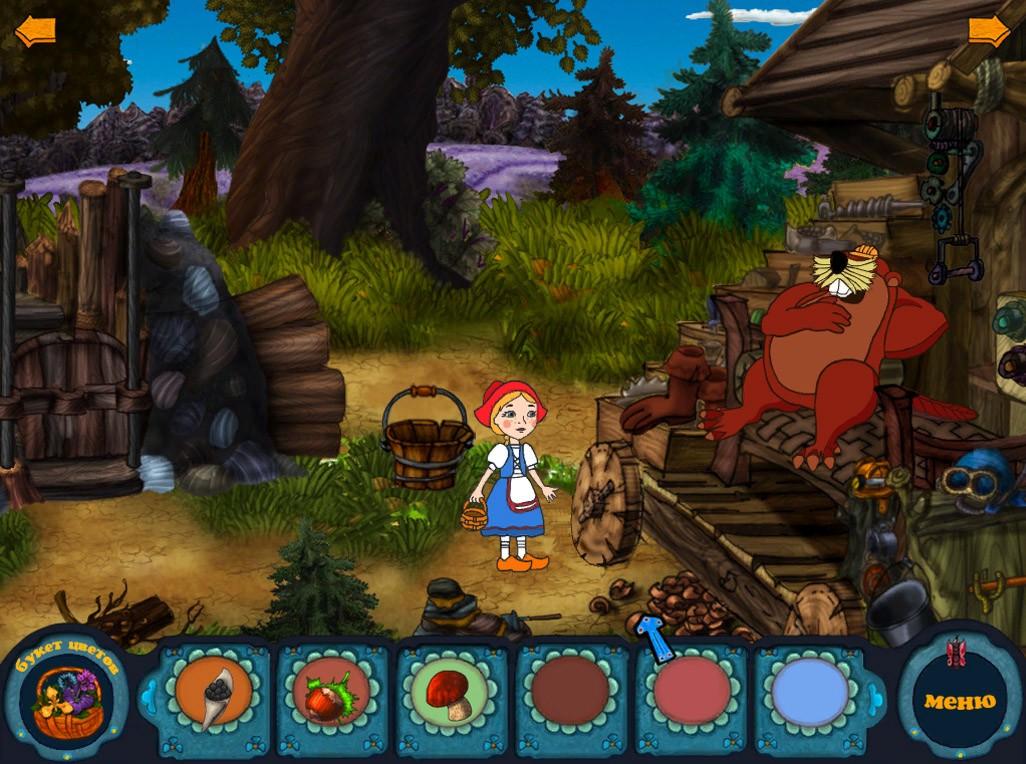
Task: Go to the next scene with the right arrow
Action: point(989,32)
